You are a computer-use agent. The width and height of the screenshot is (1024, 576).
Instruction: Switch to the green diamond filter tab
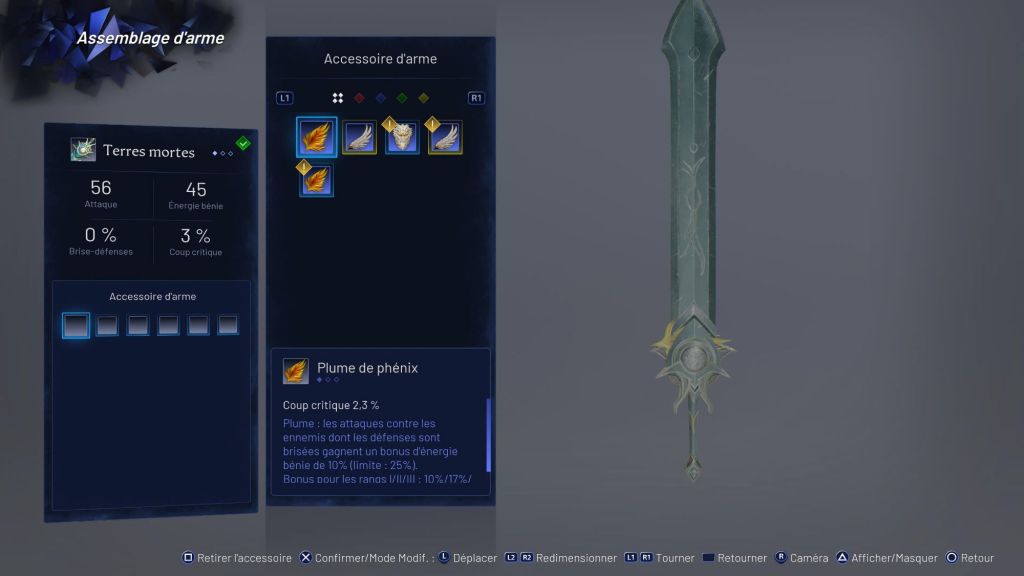(401, 98)
